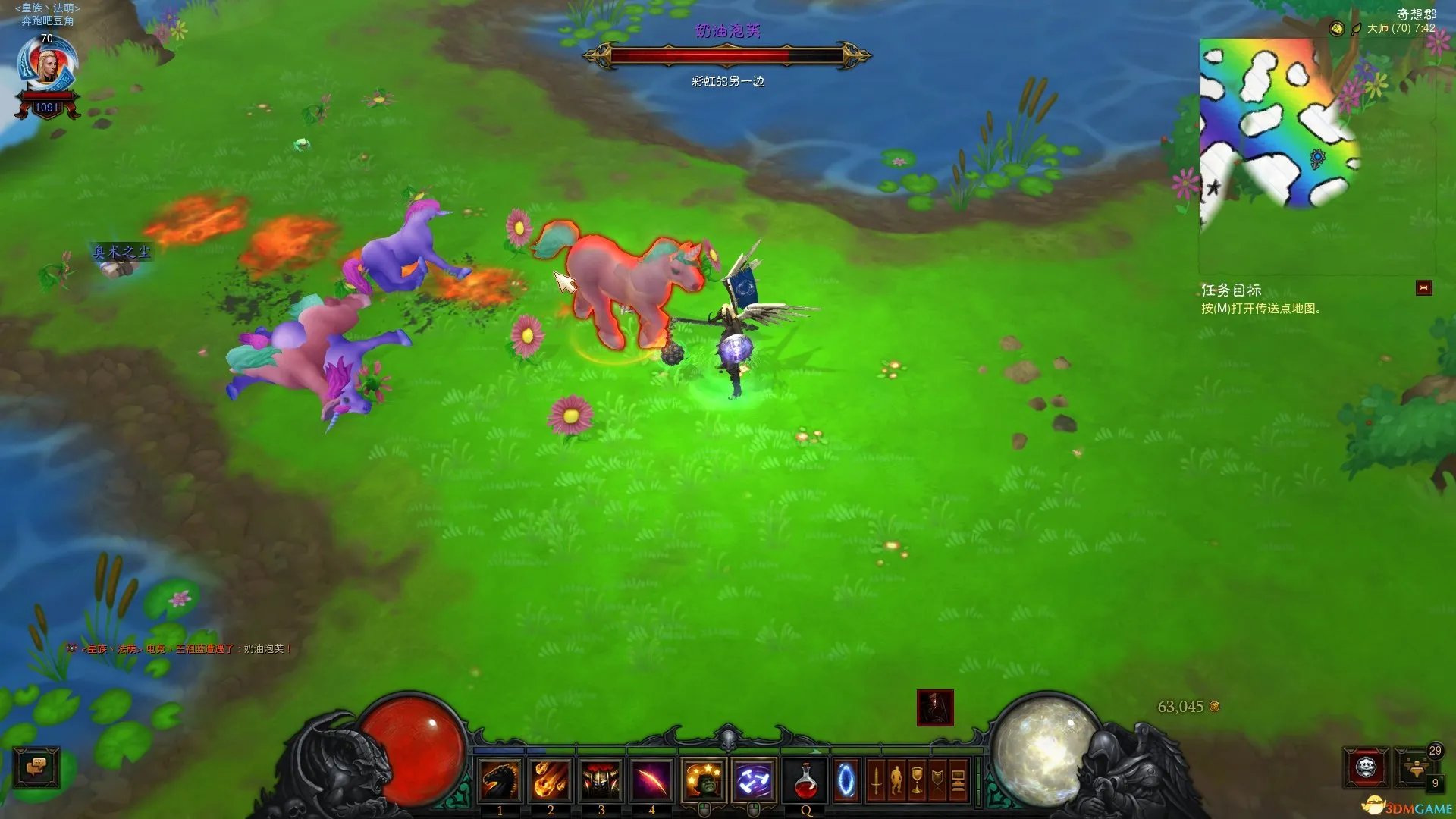Trigger the glowing red slash skill
The image size is (1456, 819).
(651, 780)
